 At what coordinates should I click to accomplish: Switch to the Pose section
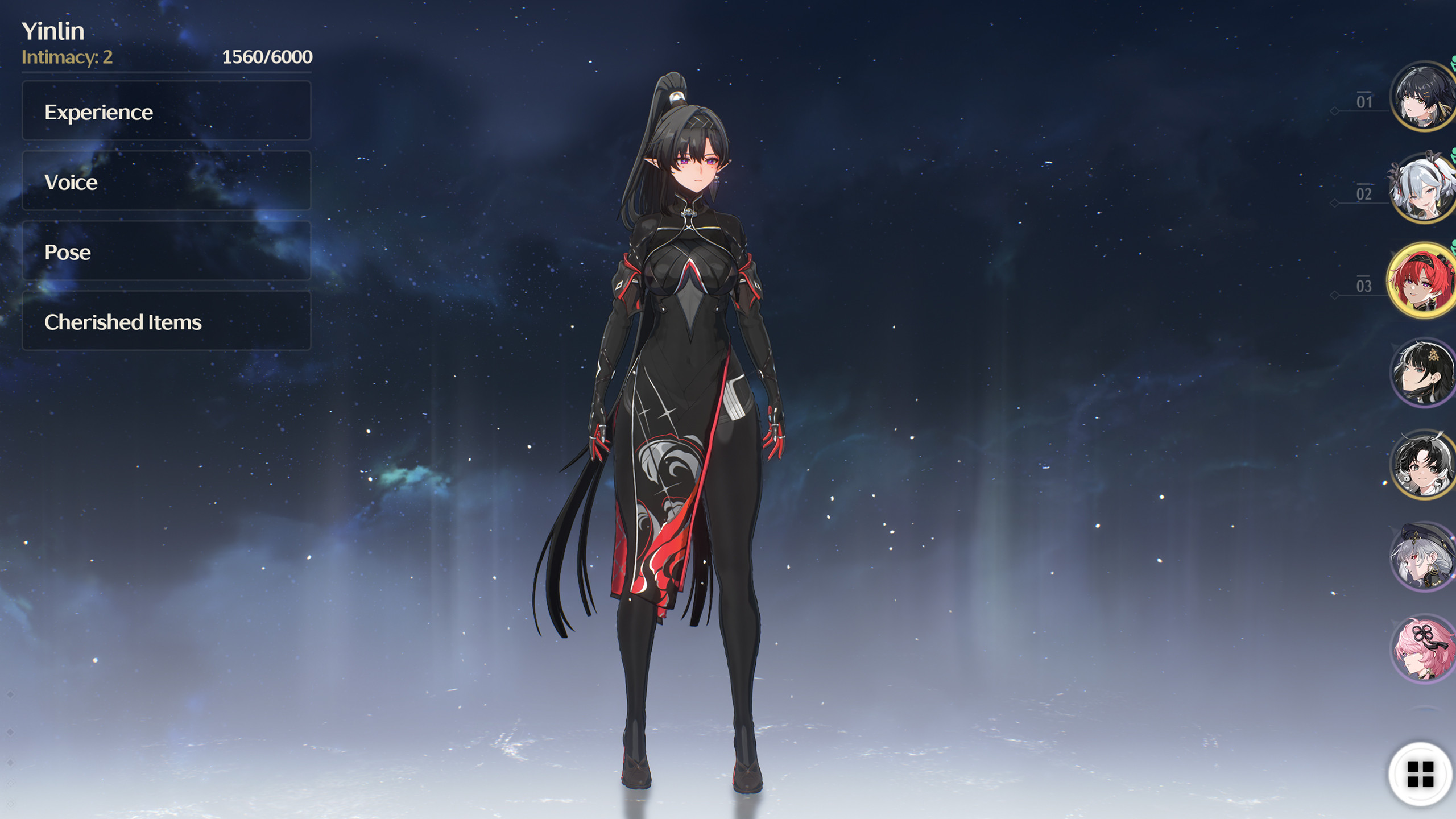click(166, 252)
